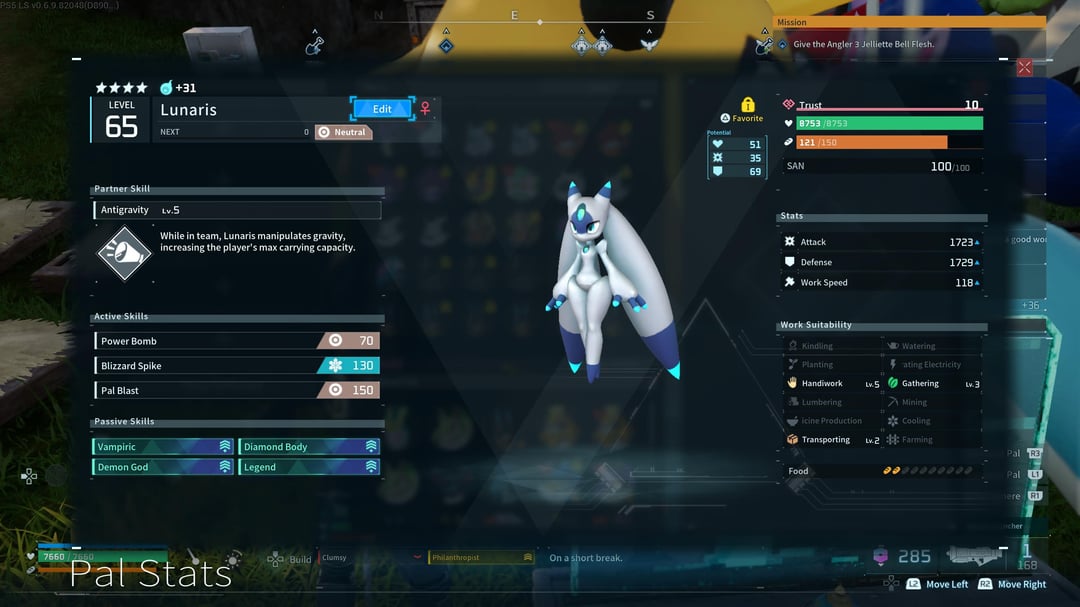Click the Work Speed stat row
1080x607 pixels.
[x=882, y=283]
